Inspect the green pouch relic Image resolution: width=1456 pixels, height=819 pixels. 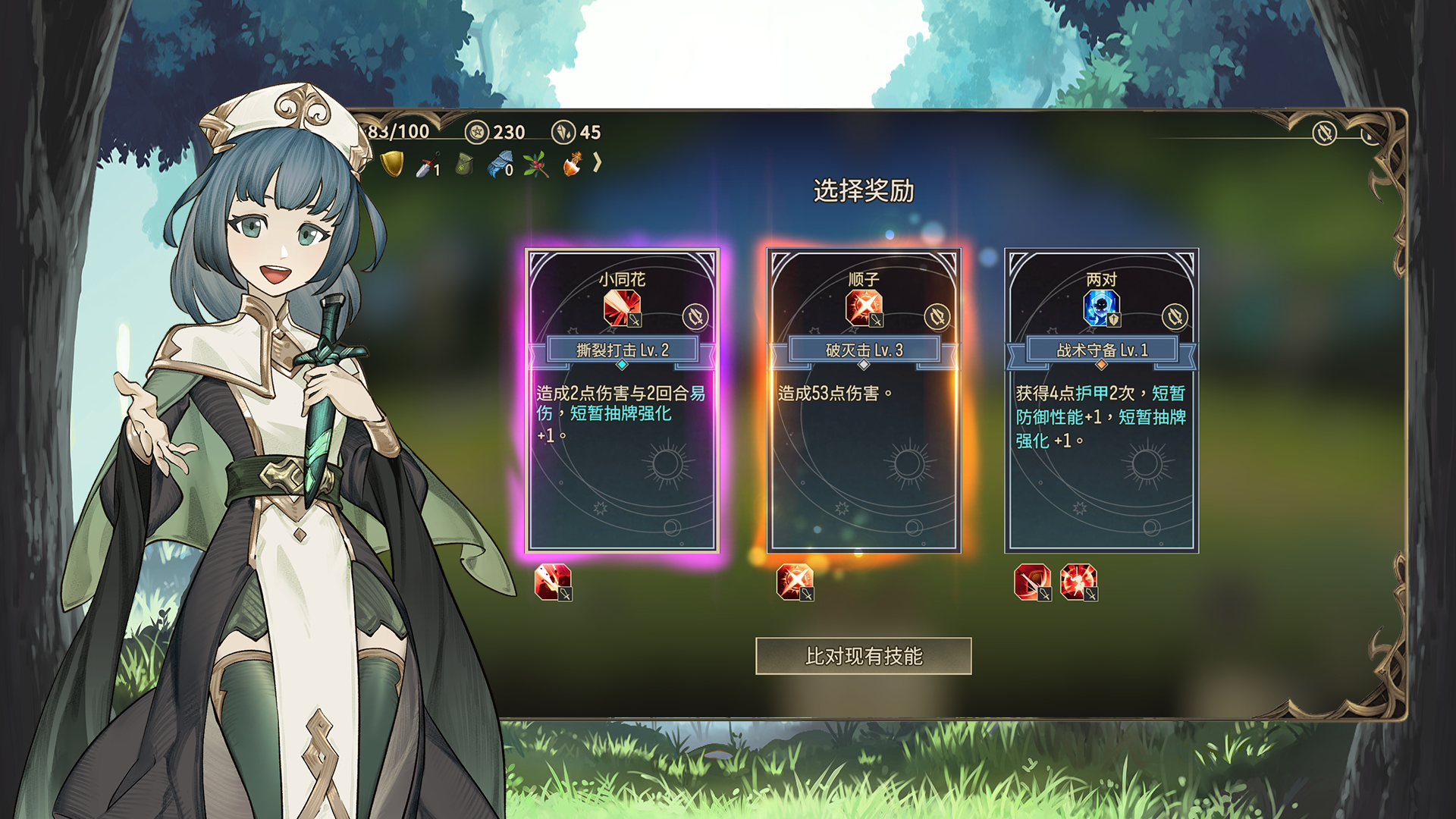(464, 164)
